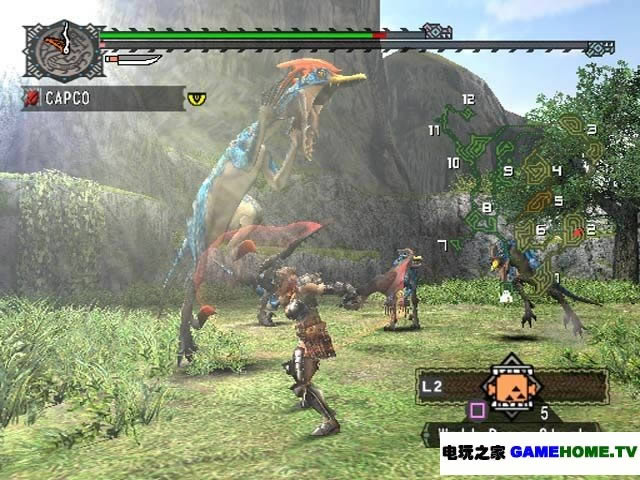
Task: Select area 9 on the minimap
Action: click(508, 171)
